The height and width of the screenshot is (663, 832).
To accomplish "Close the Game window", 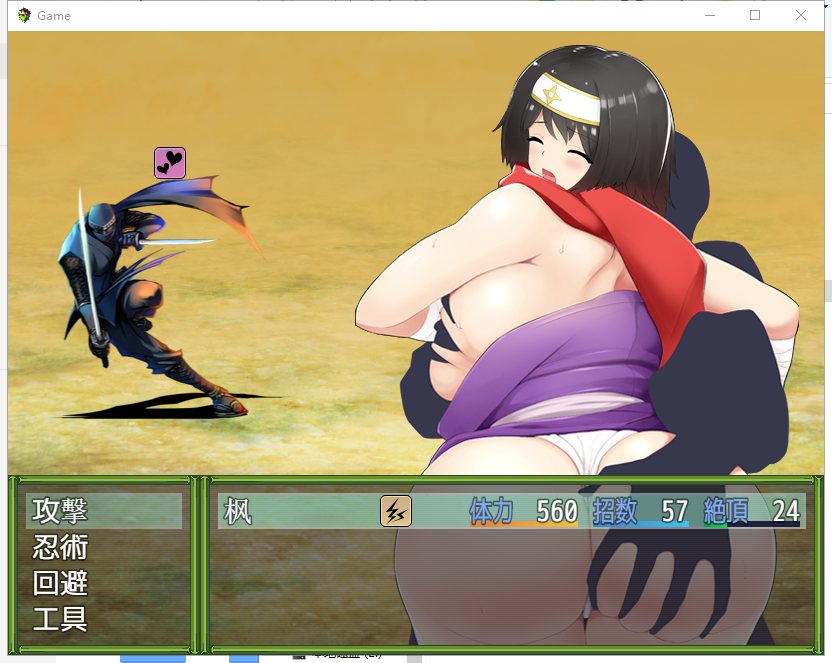I will [x=801, y=15].
